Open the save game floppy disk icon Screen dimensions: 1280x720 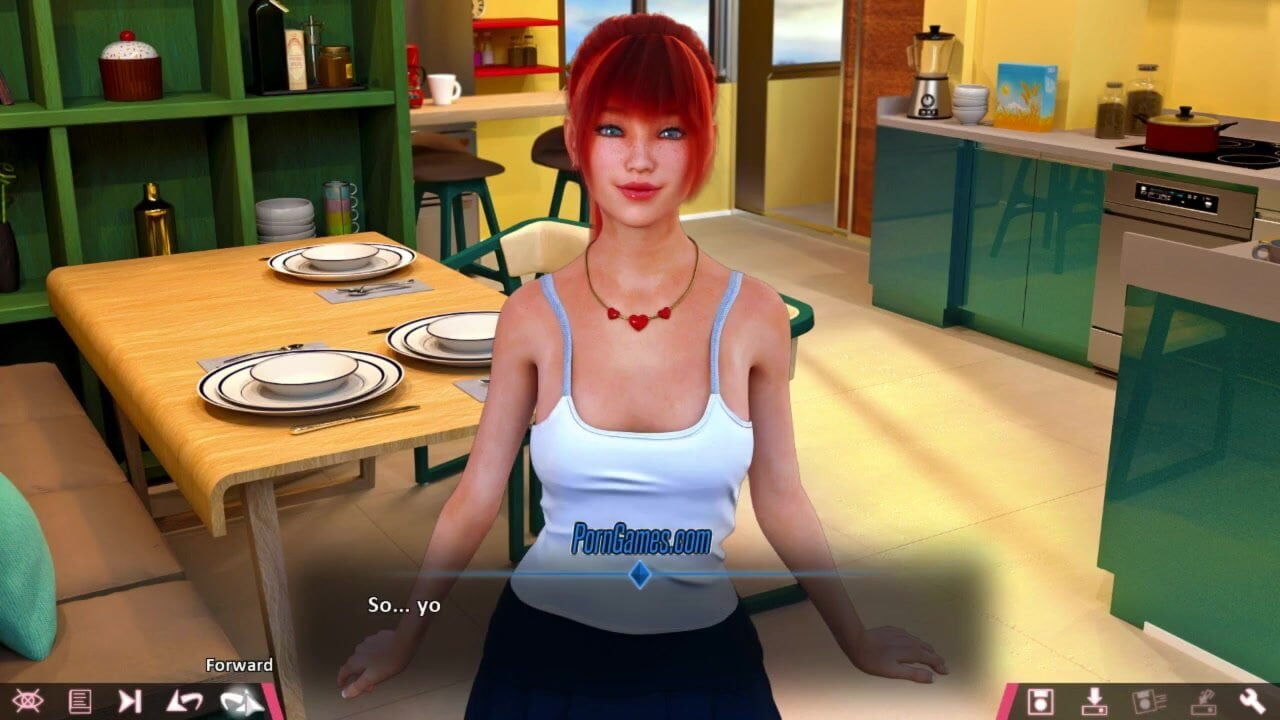(1041, 701)
